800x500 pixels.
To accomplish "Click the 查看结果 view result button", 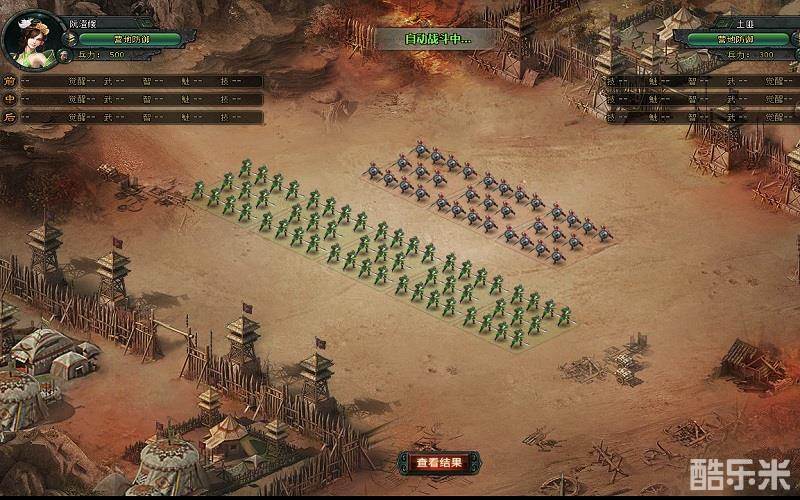I will [x=439, y=462].
